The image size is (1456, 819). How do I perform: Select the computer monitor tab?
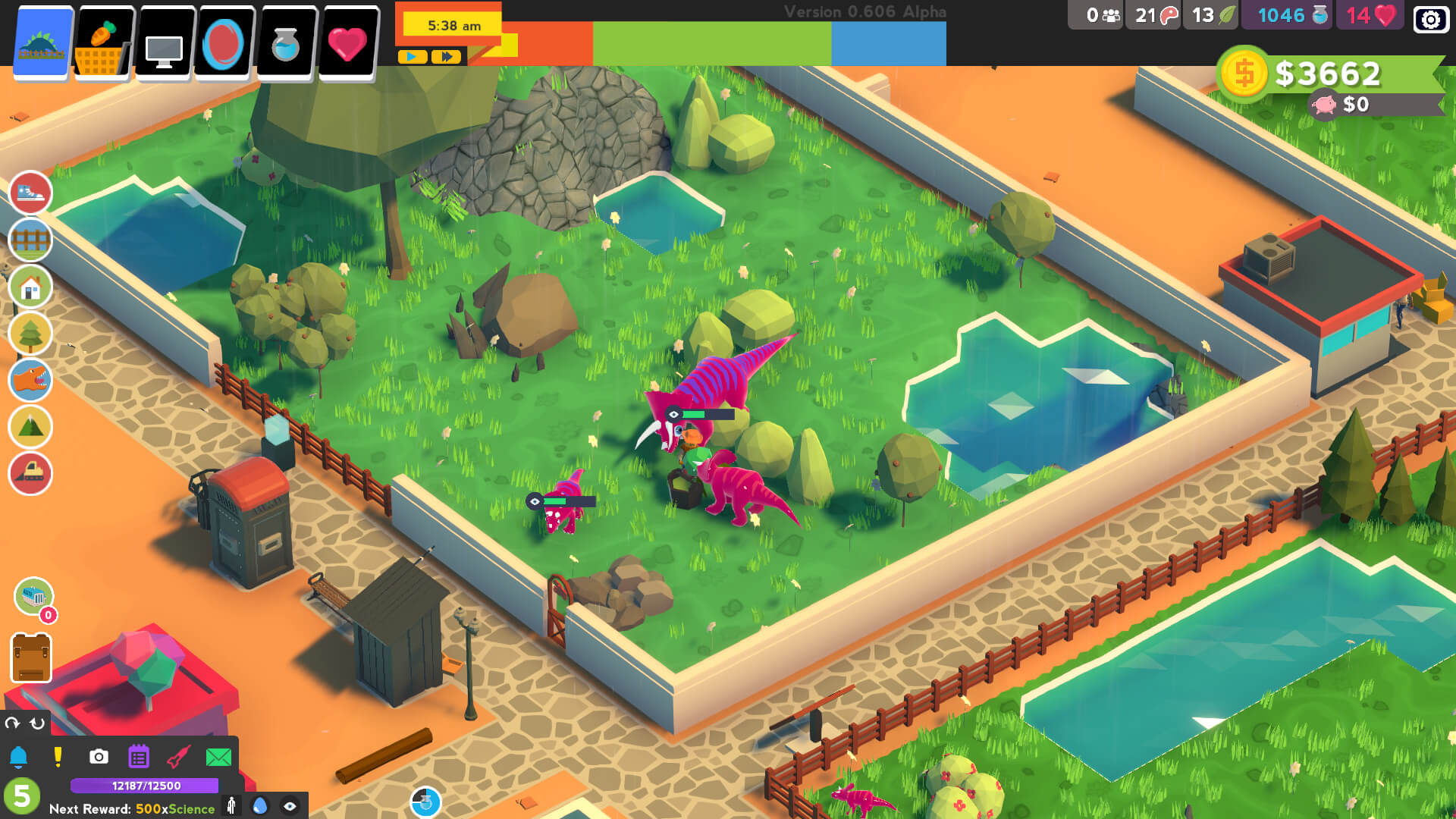click(165, 43)
